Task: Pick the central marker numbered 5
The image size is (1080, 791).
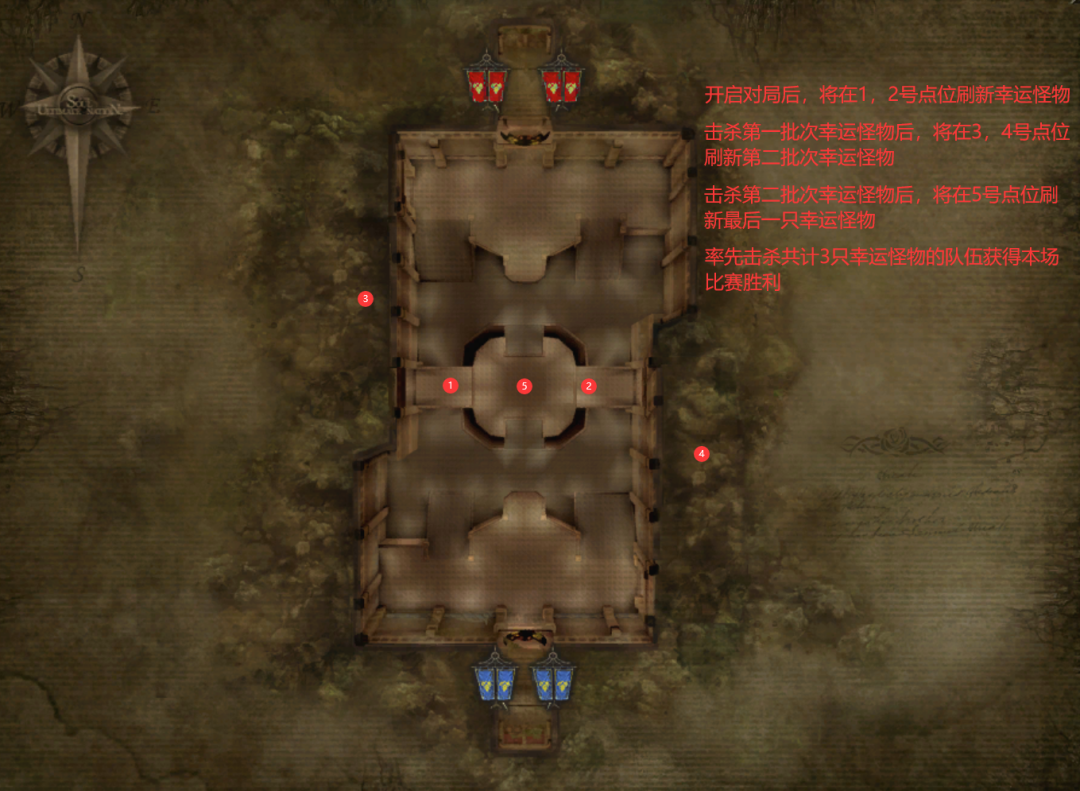Action: (x=524, y=386)
